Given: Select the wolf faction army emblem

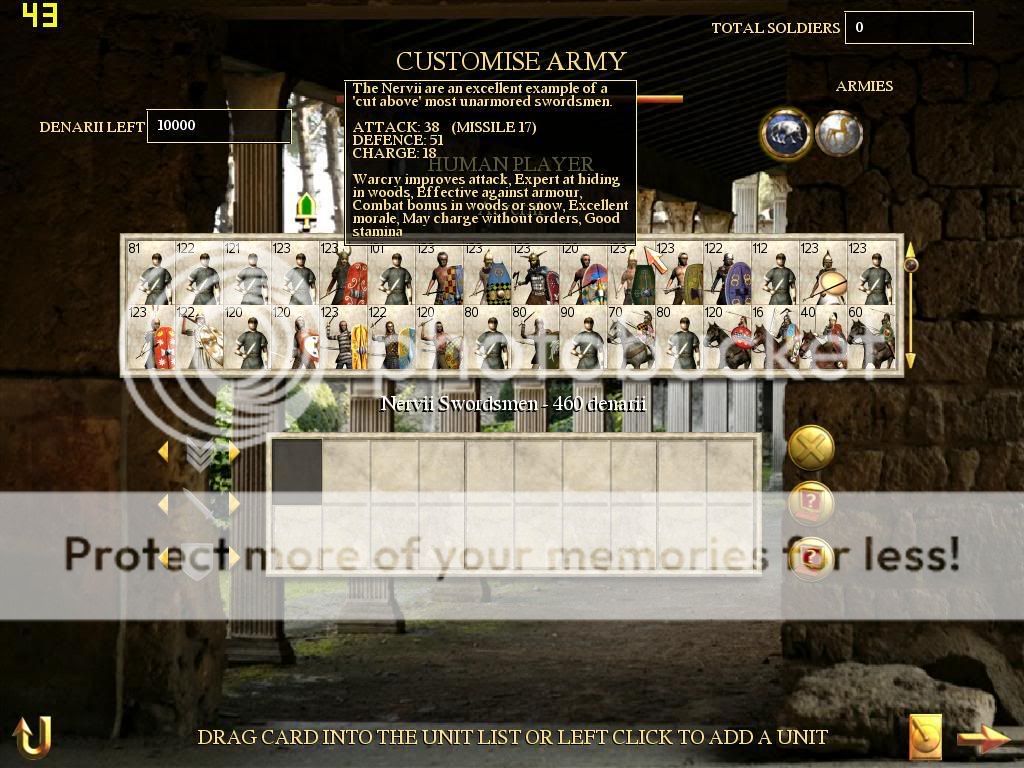Looking at the screenshot, I should 785,134.
